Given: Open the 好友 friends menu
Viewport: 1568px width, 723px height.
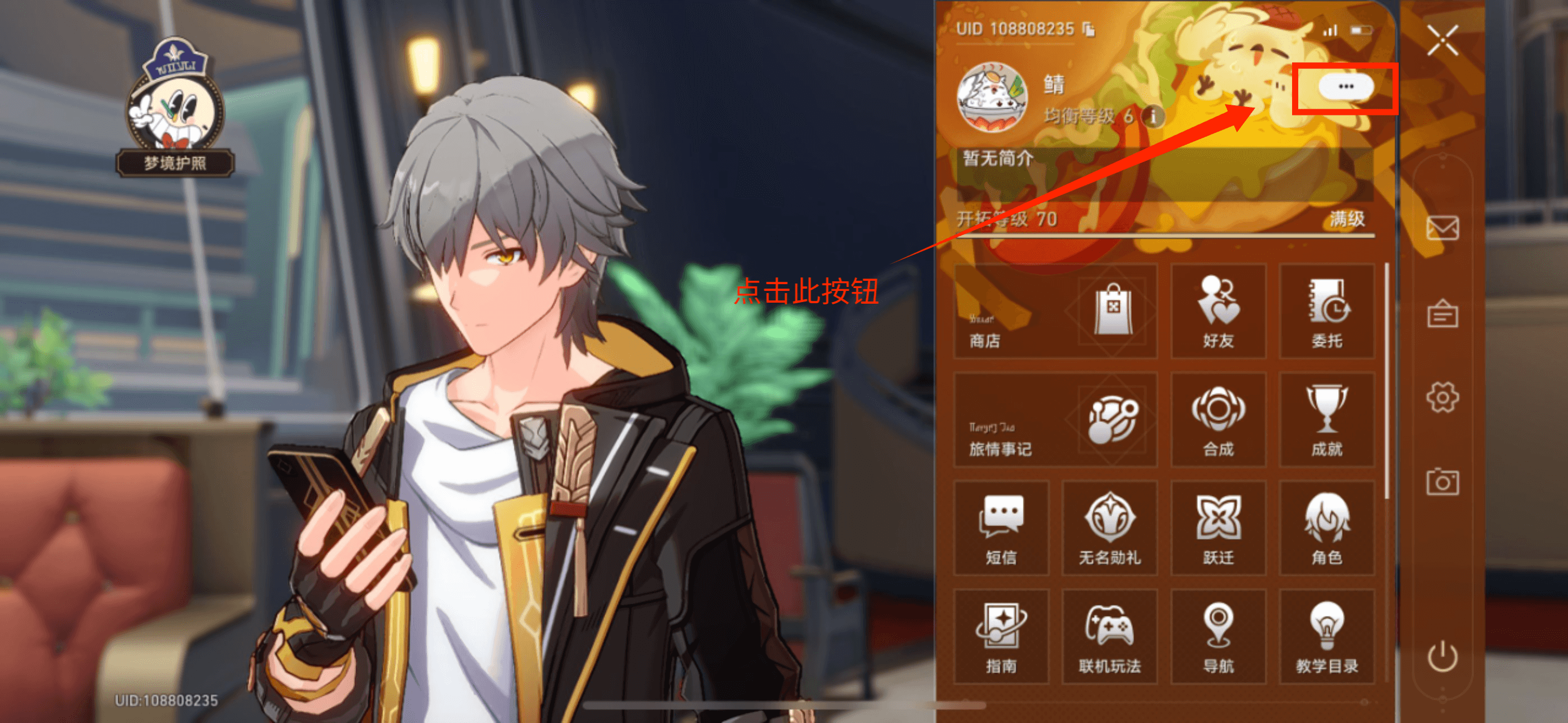Looking at the screenshot, I should [1218, 311].
